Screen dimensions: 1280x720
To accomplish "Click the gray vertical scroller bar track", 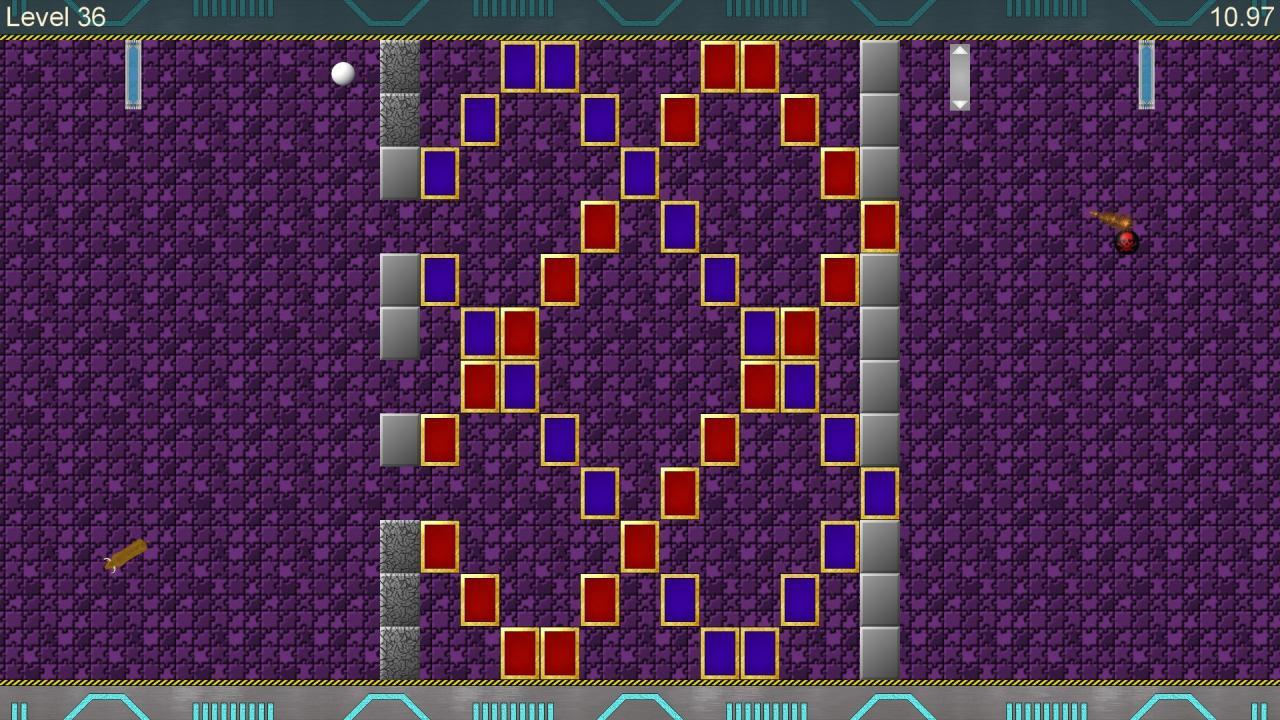I will tap(960, 76).
